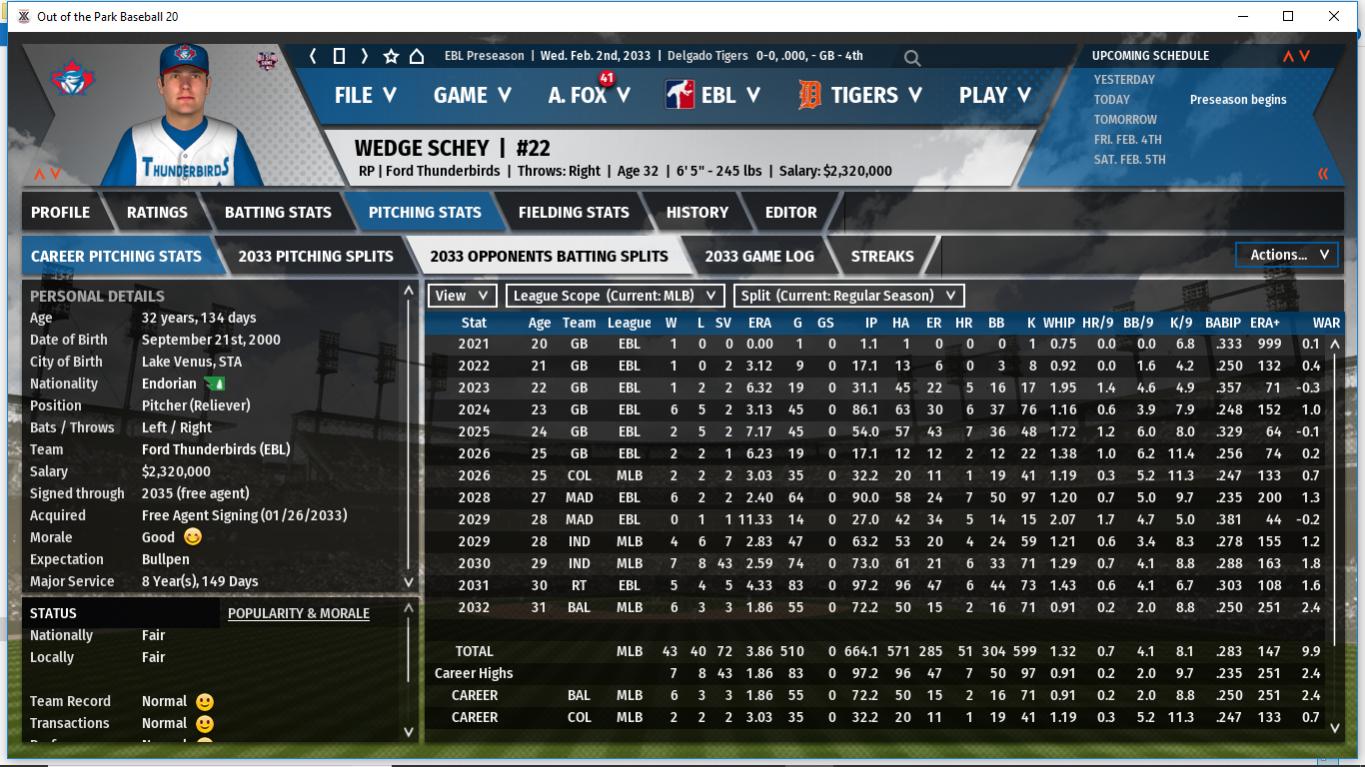The height and width of the screenshot is (767, 1365).
Task: Expand the Actions dropdown
Action: (x=1288, y=255)
